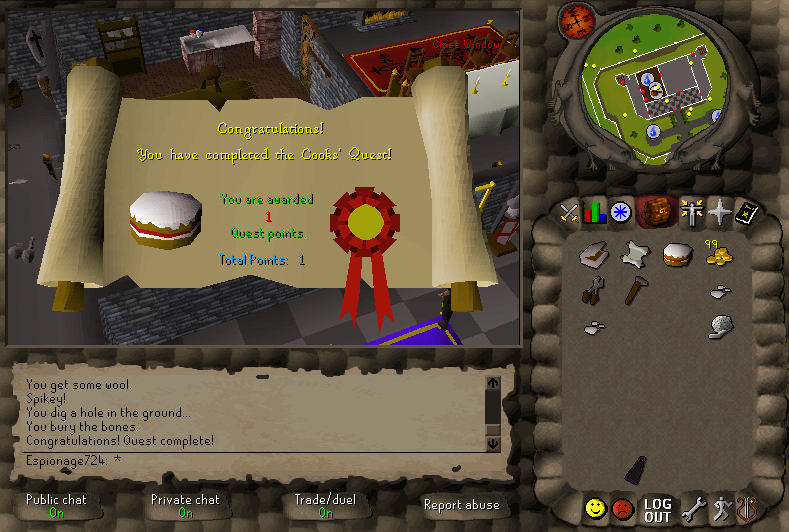Open the blue star quest tab

point(622,212)
